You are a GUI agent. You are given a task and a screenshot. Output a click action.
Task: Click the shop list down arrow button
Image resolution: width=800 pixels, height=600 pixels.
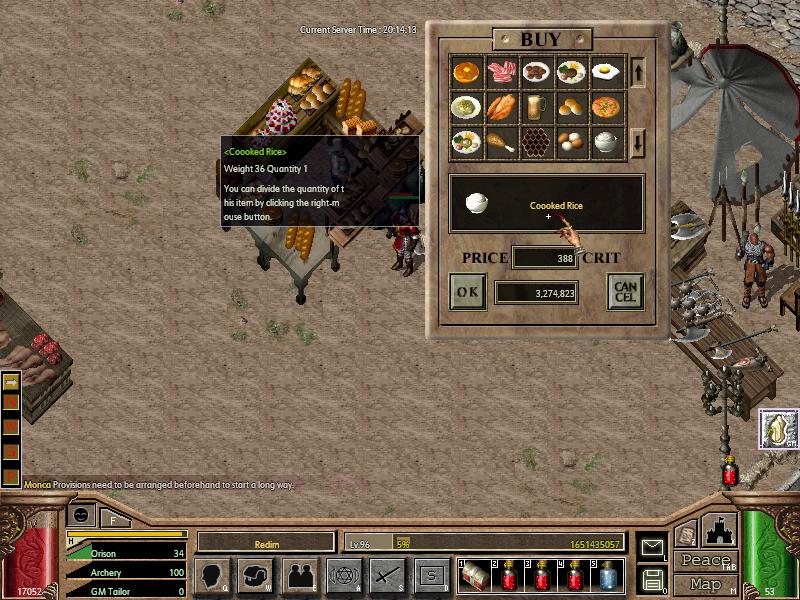point(640,142)
